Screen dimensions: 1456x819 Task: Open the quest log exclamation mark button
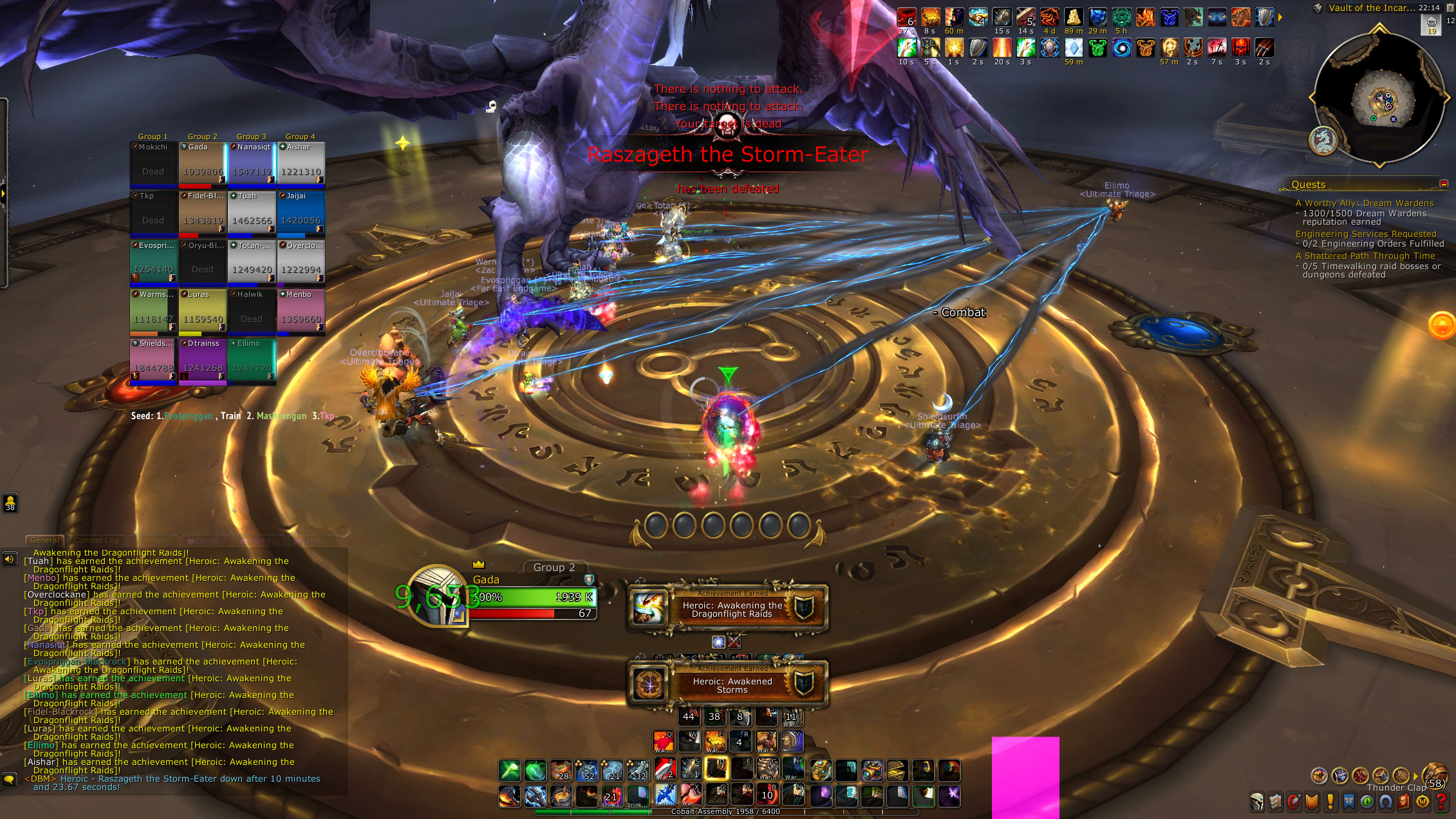click(x=1330, y=802)
